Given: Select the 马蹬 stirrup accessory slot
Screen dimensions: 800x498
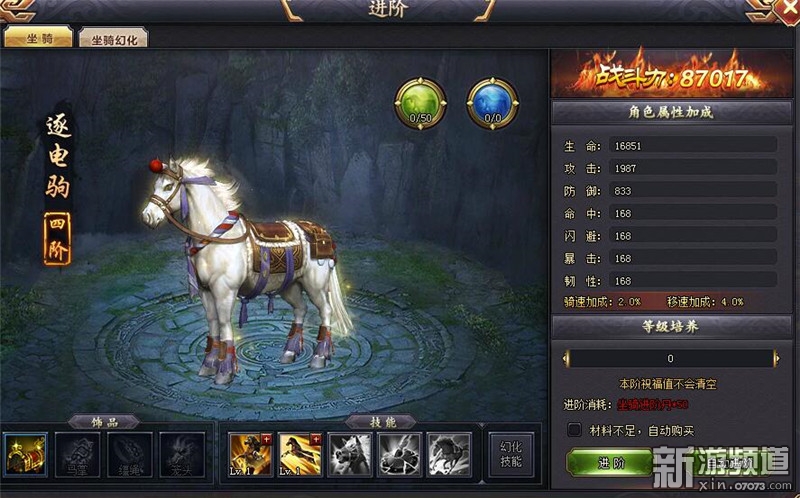Looking at the screenshot, I should (77, 453).
